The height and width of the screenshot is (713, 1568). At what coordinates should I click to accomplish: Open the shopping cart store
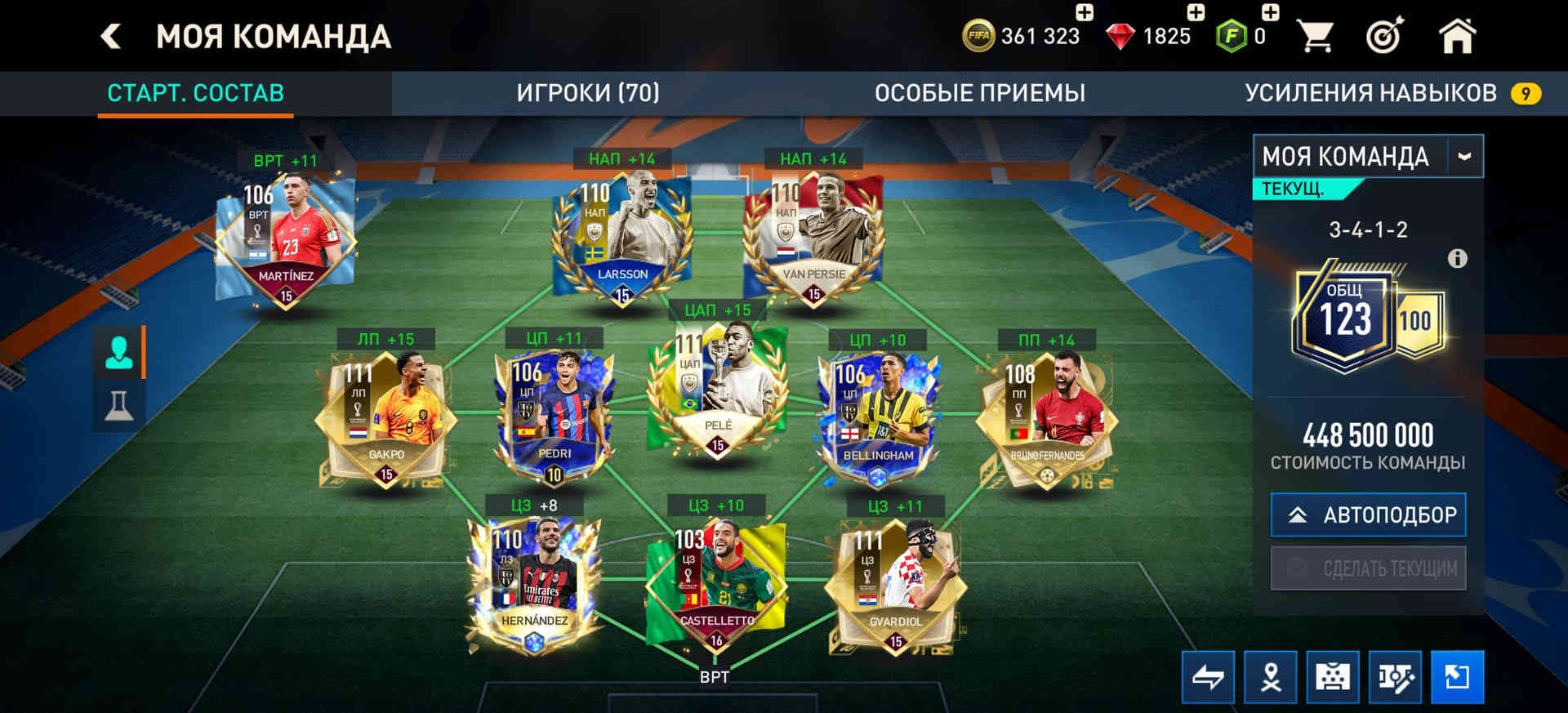point(1315,37)
